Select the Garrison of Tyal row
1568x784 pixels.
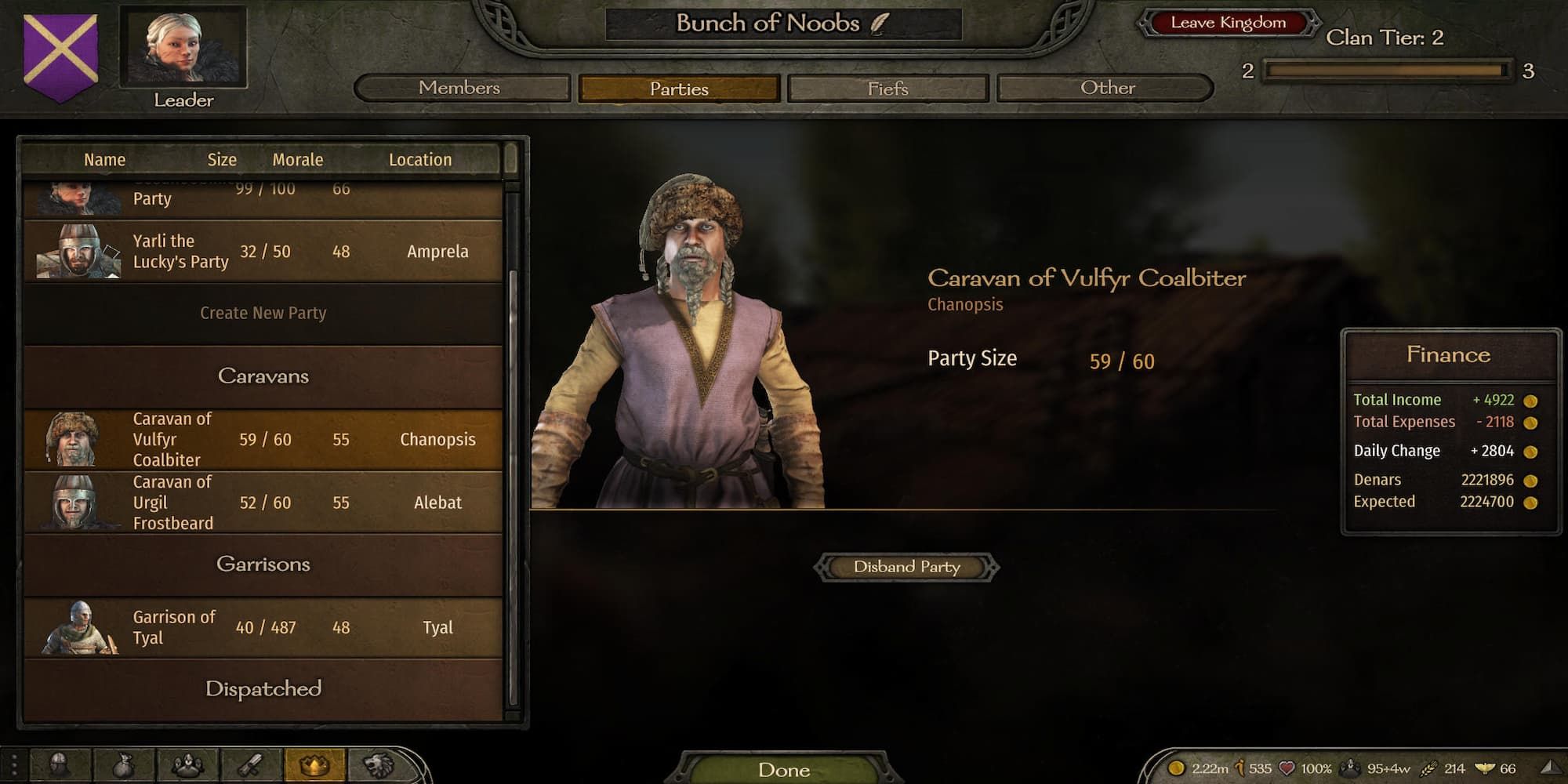tap(263, 628)
